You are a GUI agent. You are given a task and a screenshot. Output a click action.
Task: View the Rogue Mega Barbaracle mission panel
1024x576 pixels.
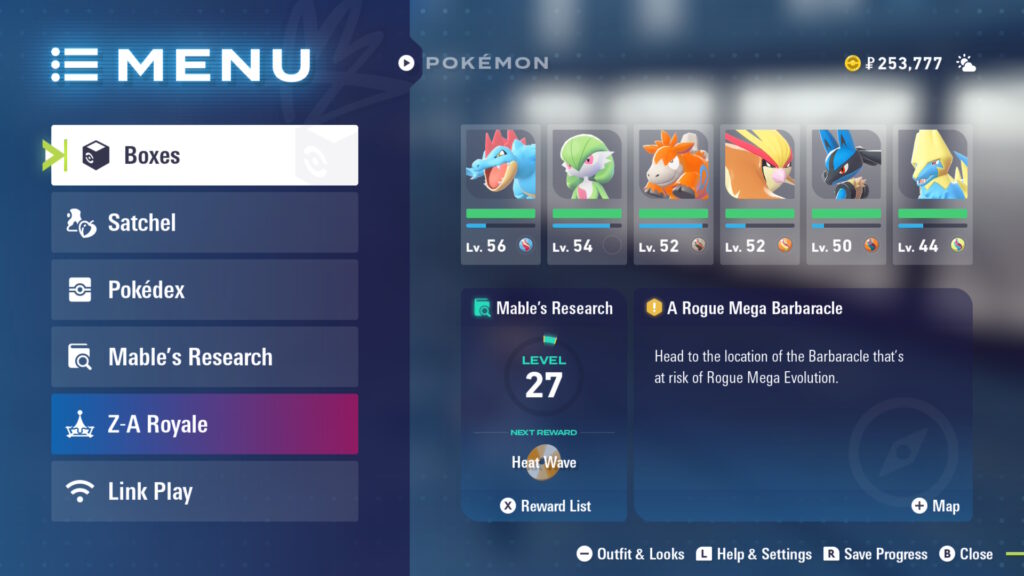802,400
